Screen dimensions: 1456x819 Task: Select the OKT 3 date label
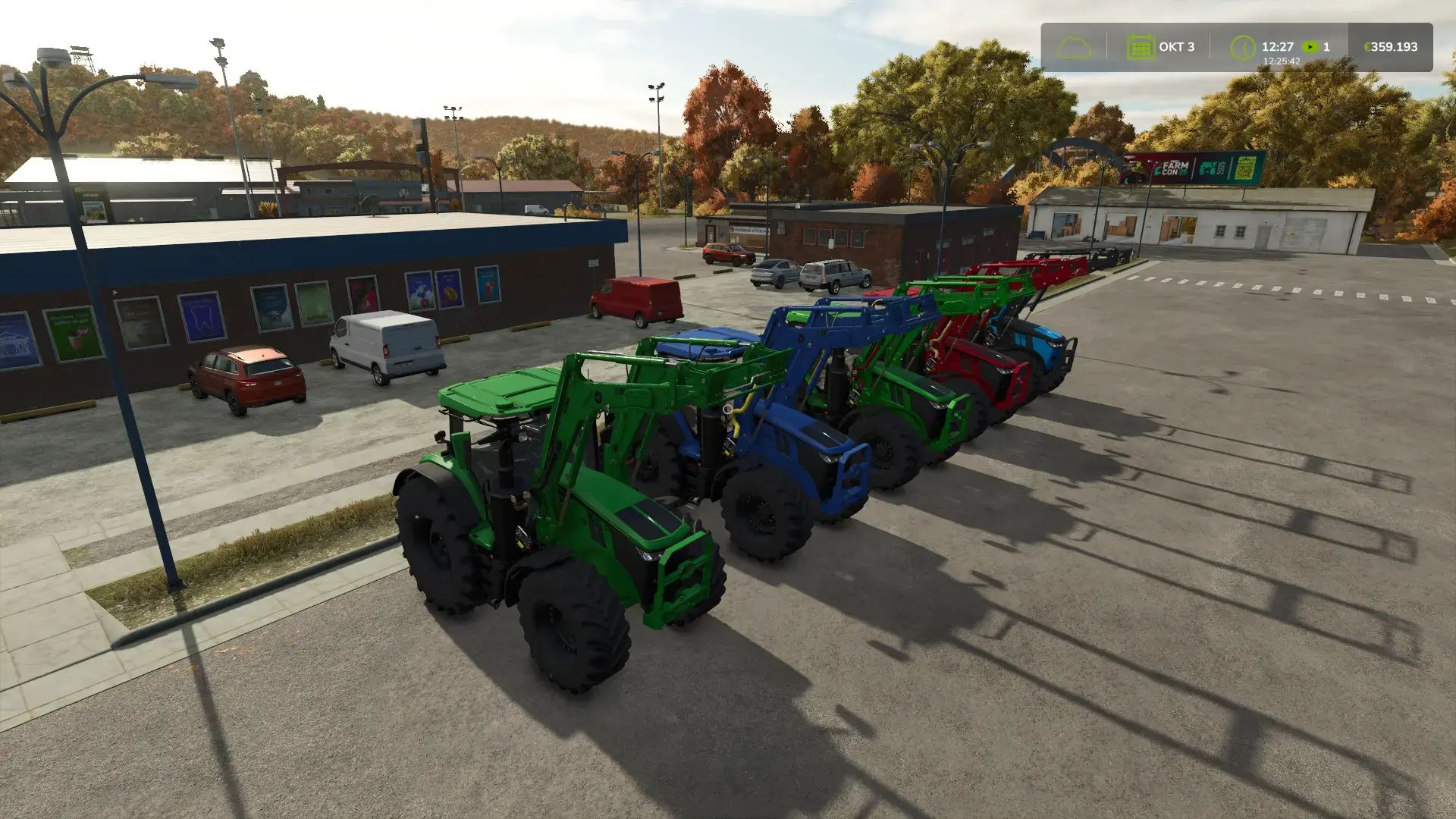[x=1177, y=46]
